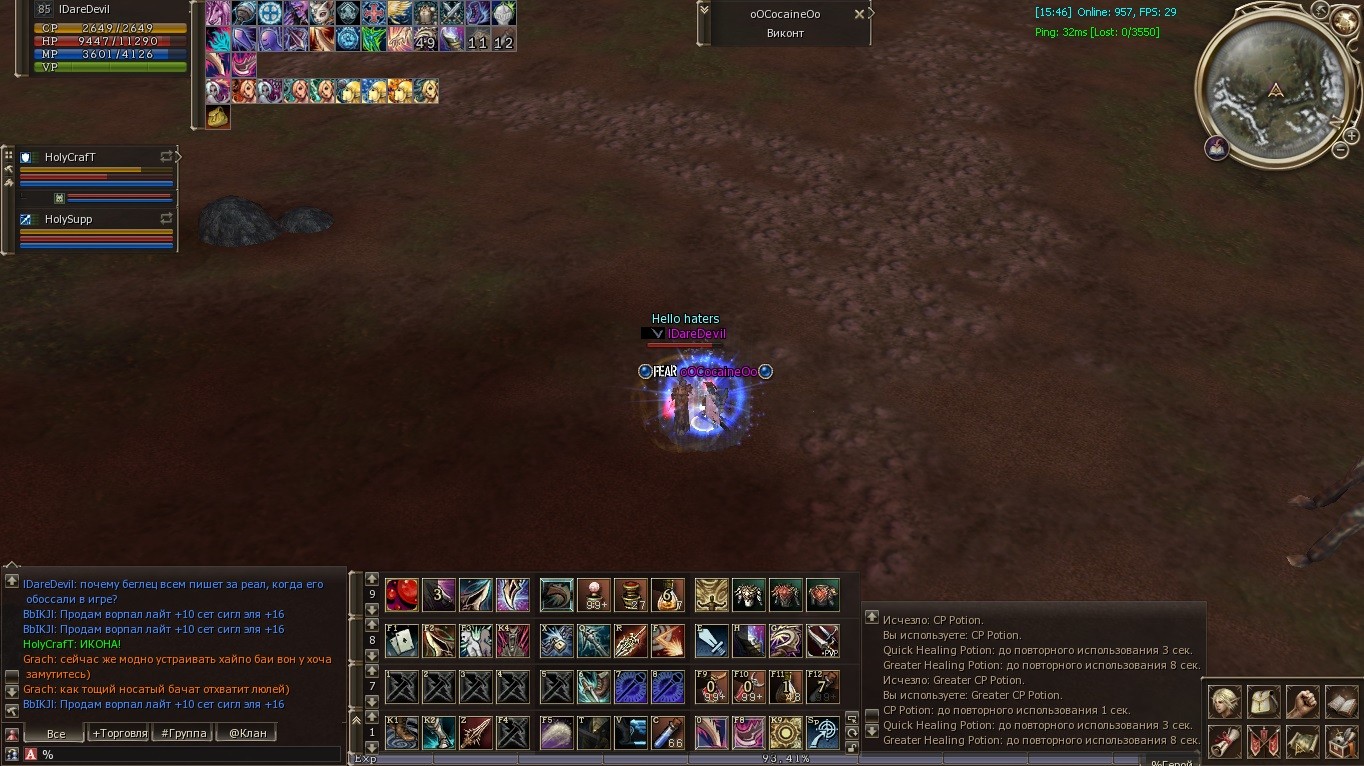This screenshot has height=766, width=1364.
Task: Open the character status menu (elf portrait)
Action: (x=1225, y=701)
